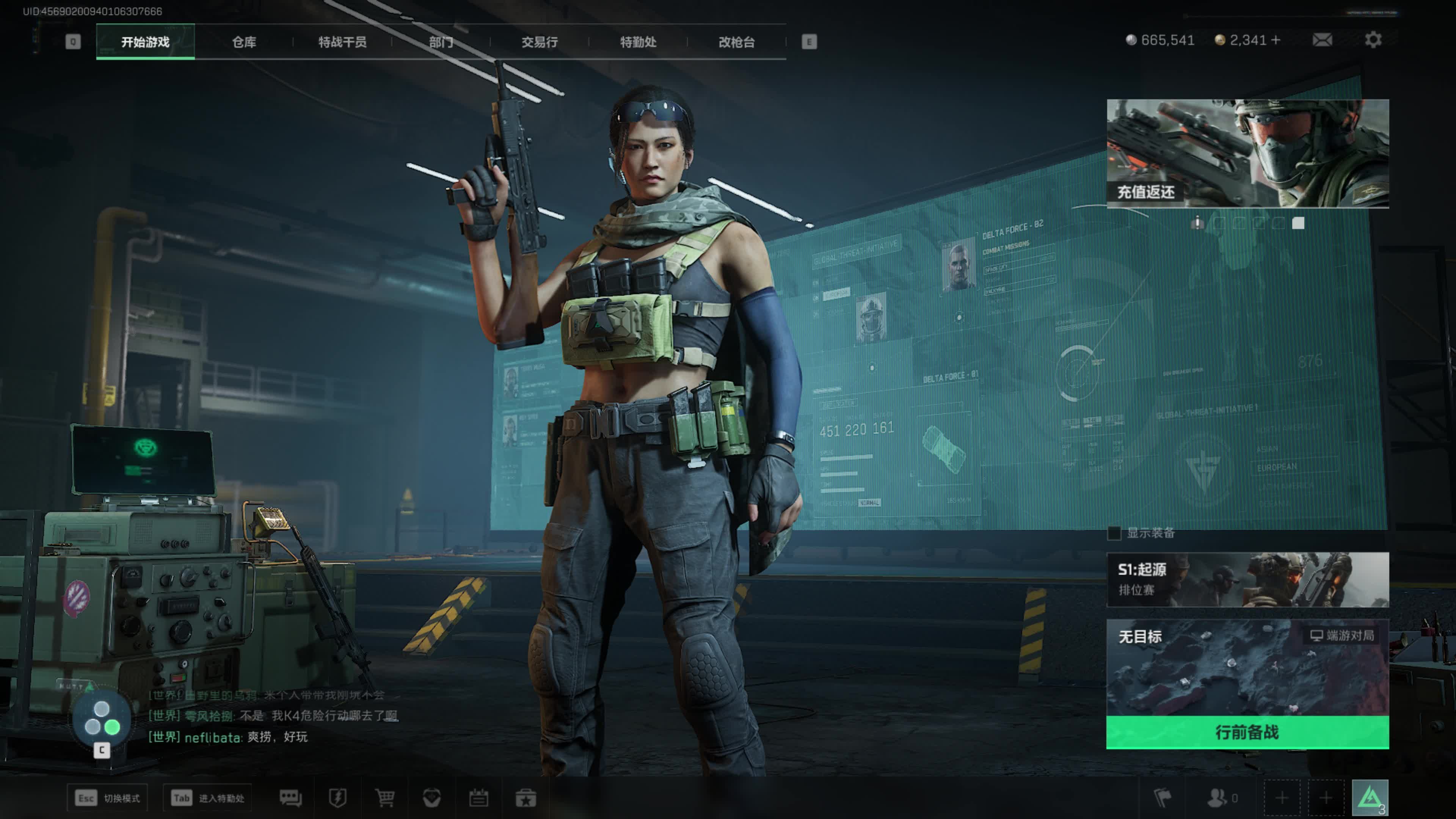The width and height of the screenshot is (1456, 819).
Task: Select the 部门 department tab
Action: click(441, 42)
